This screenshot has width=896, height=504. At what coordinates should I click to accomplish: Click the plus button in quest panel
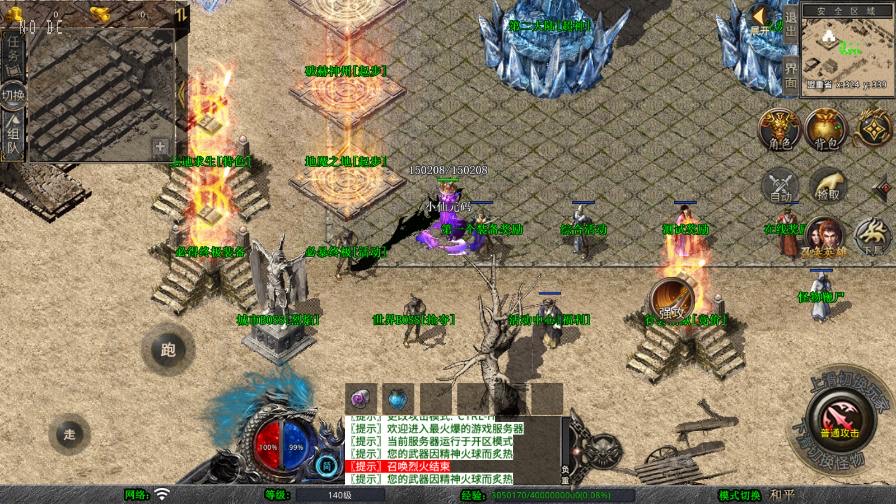click(x=159, y=146)
